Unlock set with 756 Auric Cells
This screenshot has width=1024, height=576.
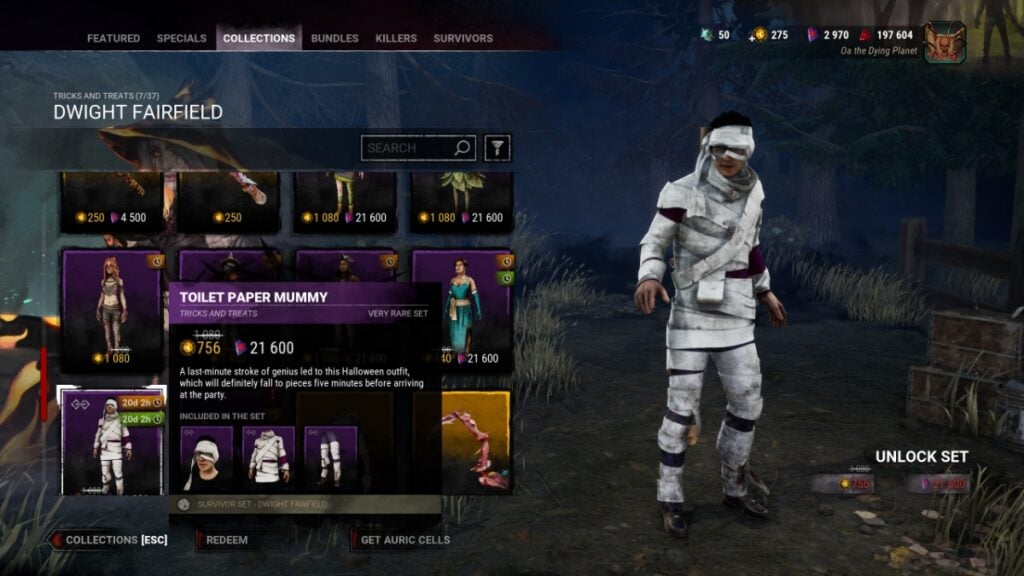pyautogui.click(x=842, y=484)
